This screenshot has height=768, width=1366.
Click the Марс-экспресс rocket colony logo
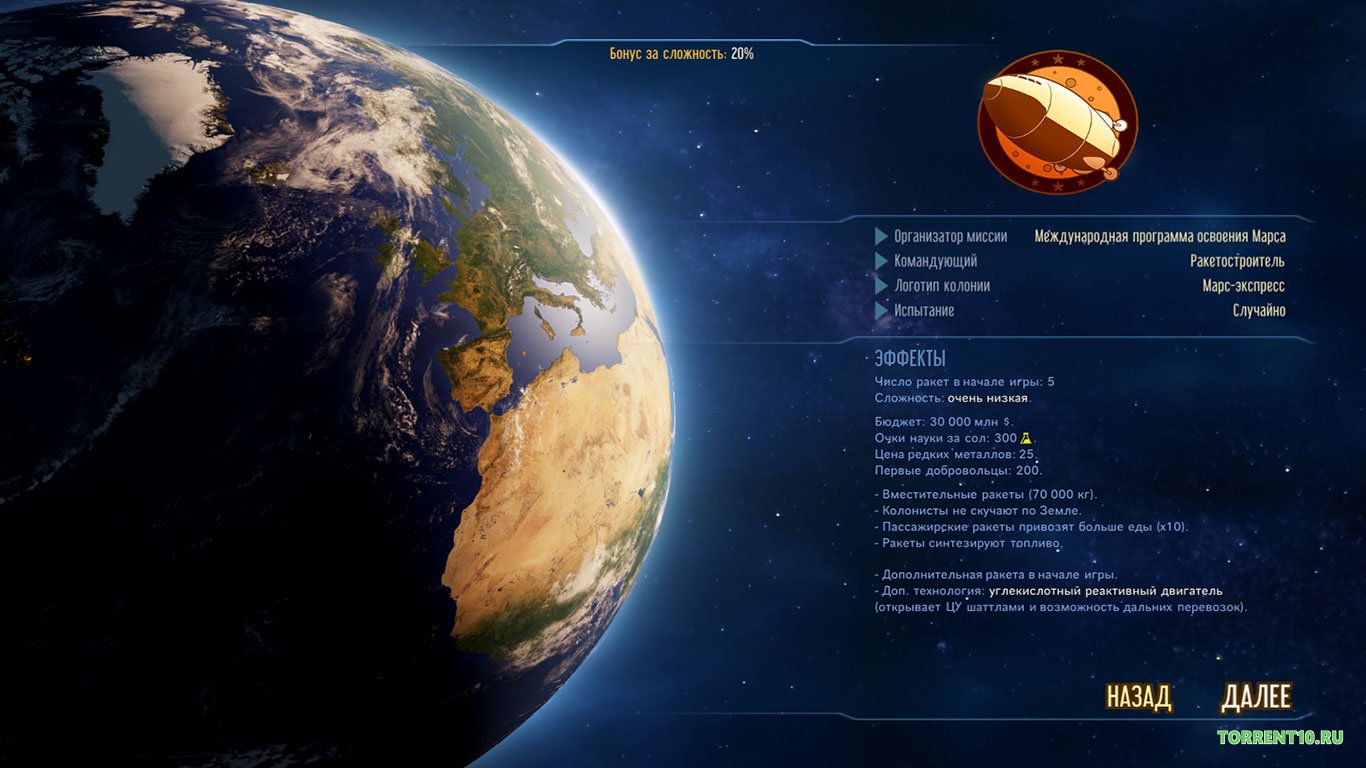click(x=1057, y=122)
